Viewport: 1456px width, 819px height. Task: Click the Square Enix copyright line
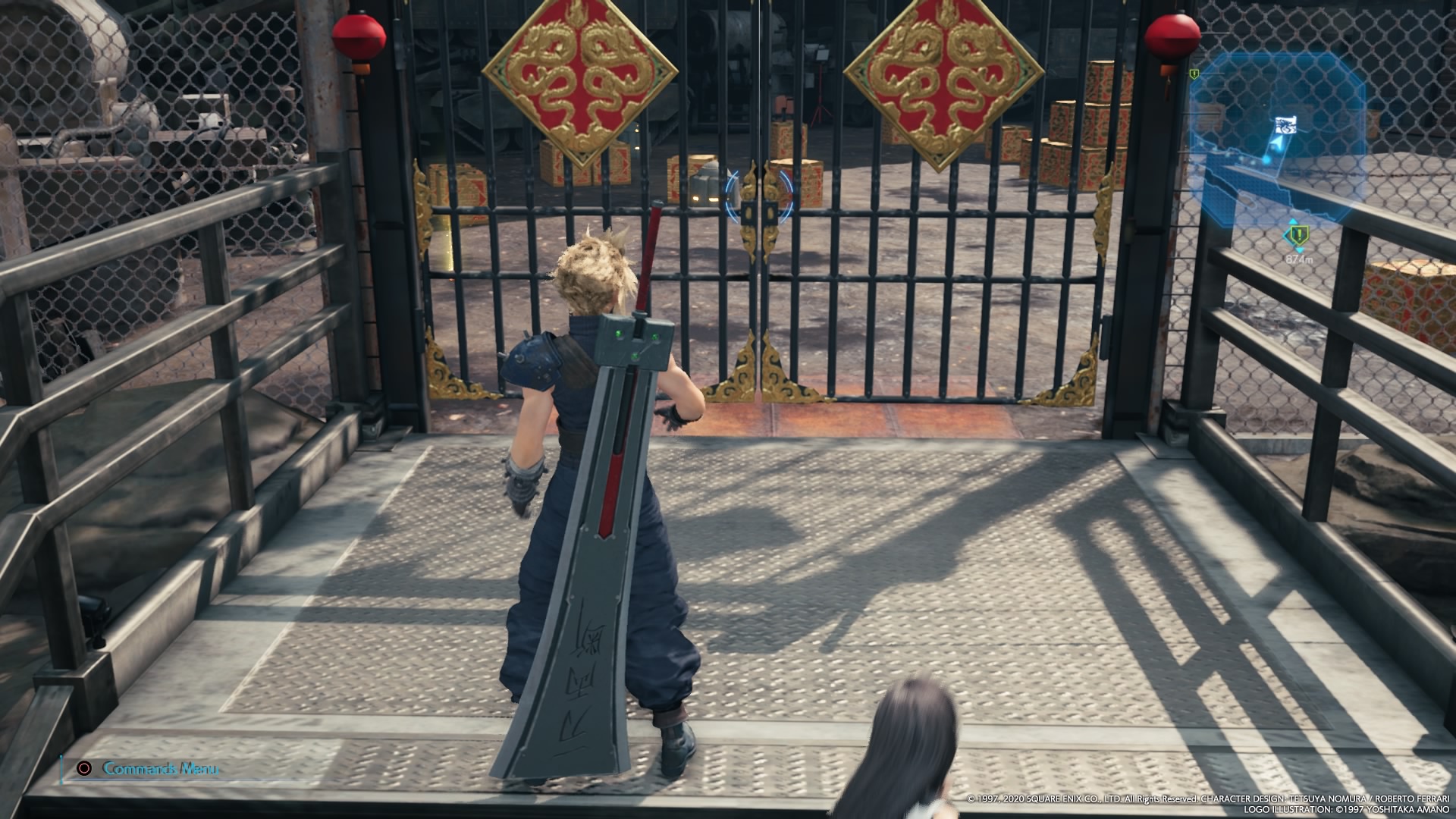pos(1206,799)
